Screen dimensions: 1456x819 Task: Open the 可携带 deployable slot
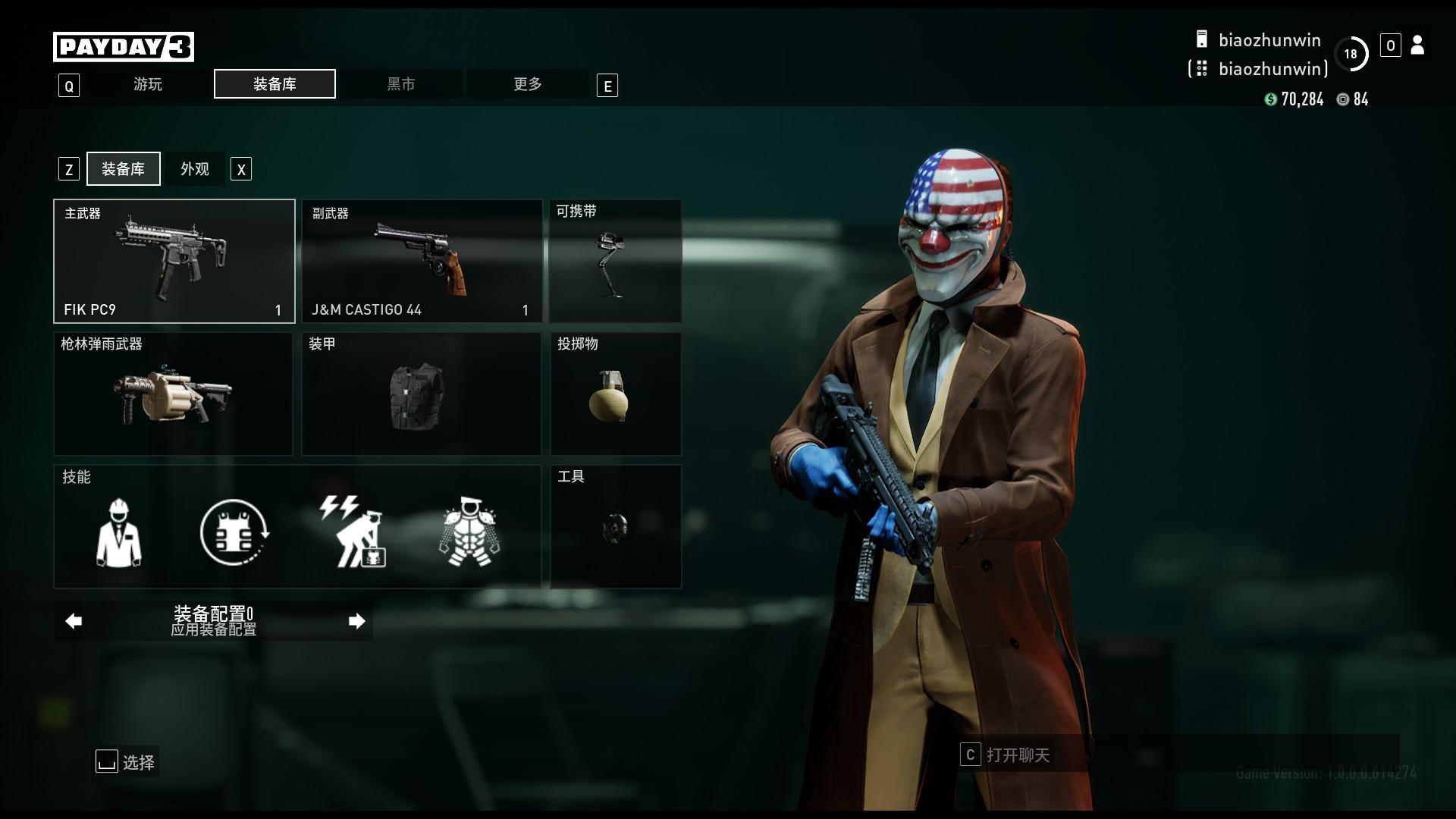click(x=615, y=262)
